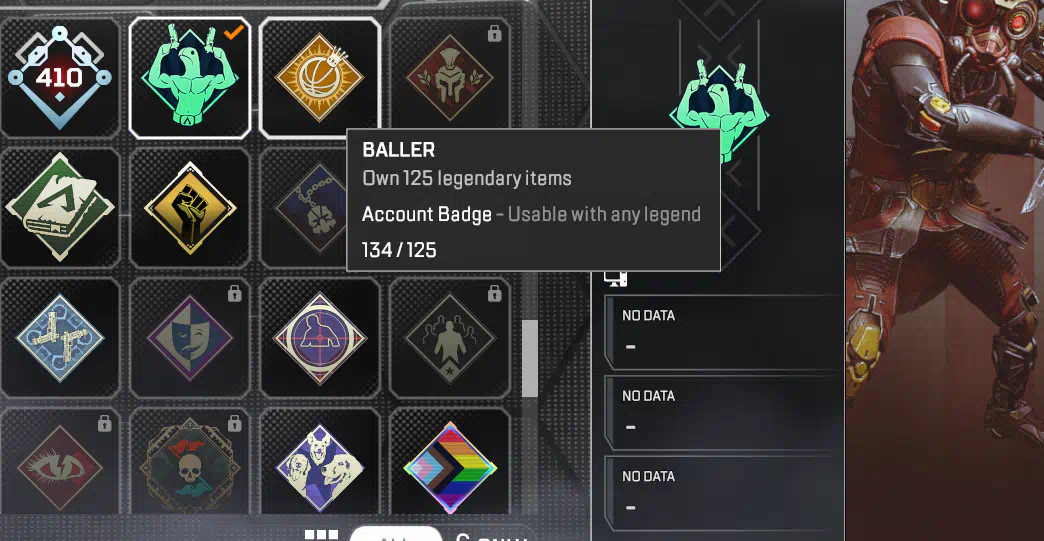The height and width of the screenshot is (541, 1044).
Task: Select the crosshair silhouette badge
Action: point(319,338)
